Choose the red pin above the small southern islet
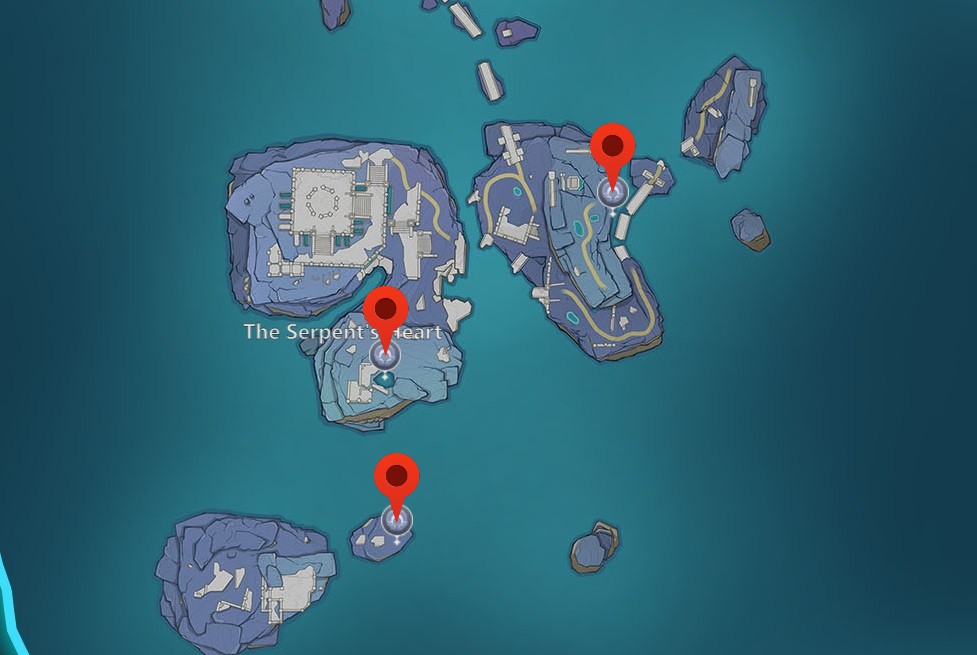Viewport: 977px width, 655px height. pos(396,477)
